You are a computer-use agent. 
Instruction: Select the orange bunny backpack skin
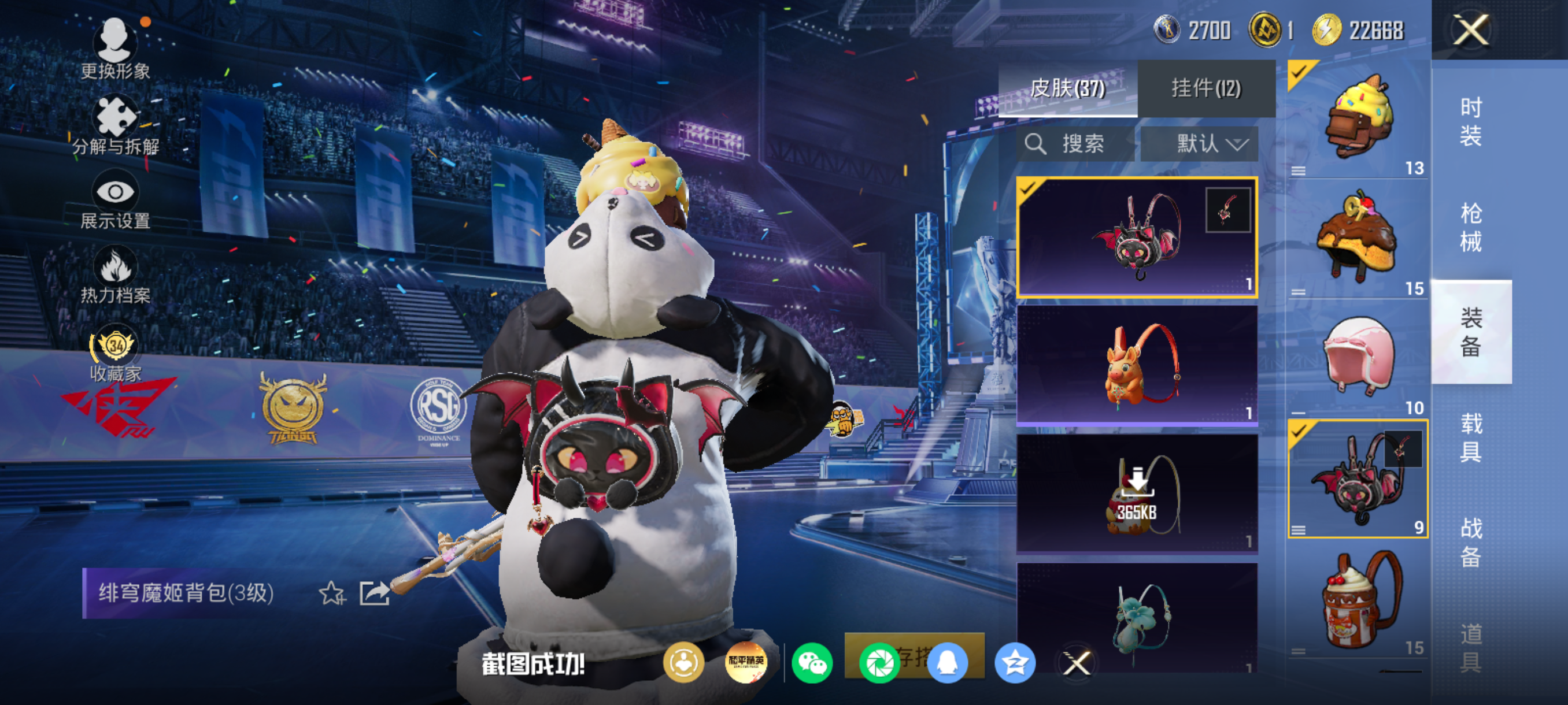pos(1137,365)
